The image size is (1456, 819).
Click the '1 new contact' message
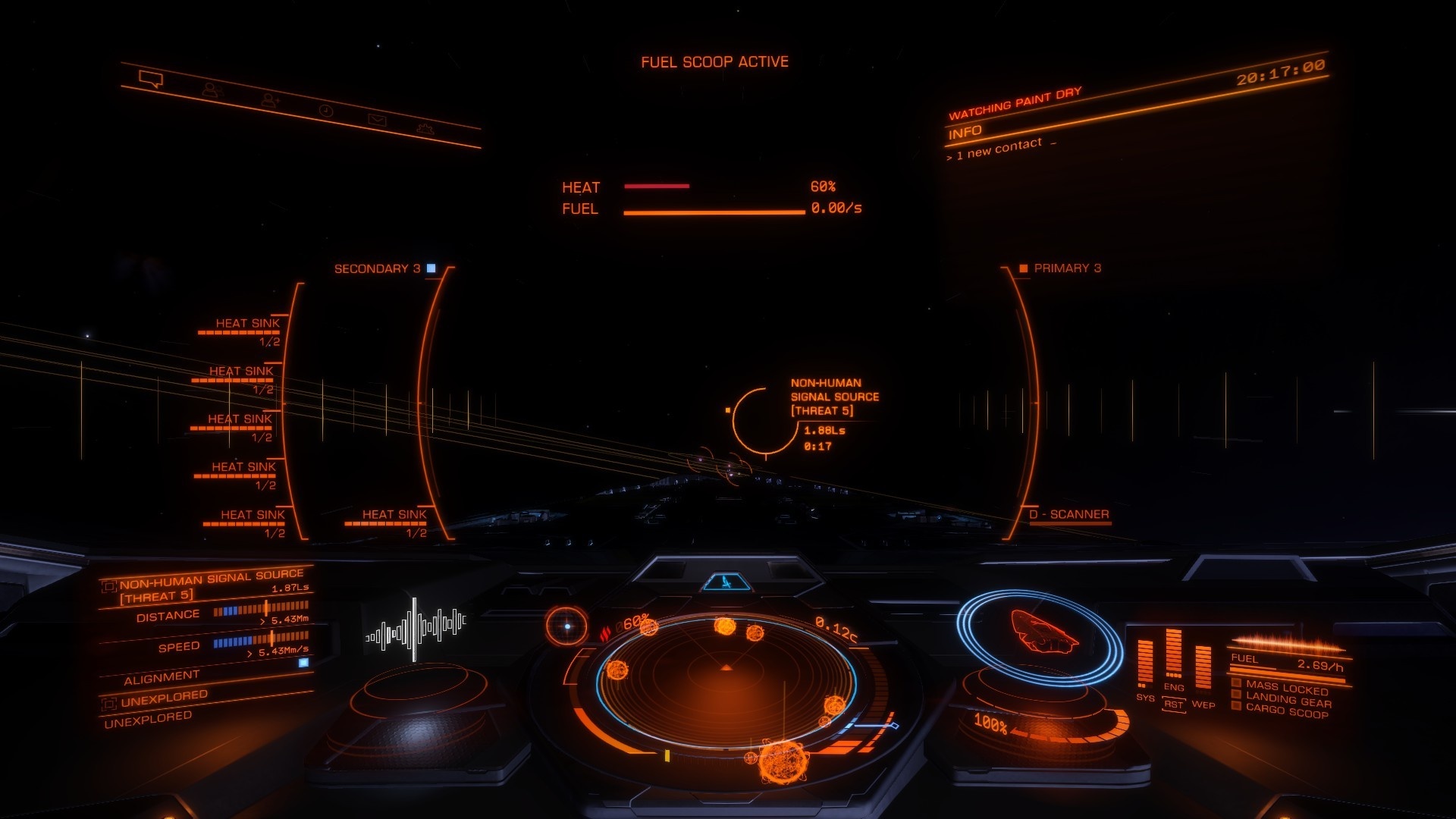click(x=999, y=149)
